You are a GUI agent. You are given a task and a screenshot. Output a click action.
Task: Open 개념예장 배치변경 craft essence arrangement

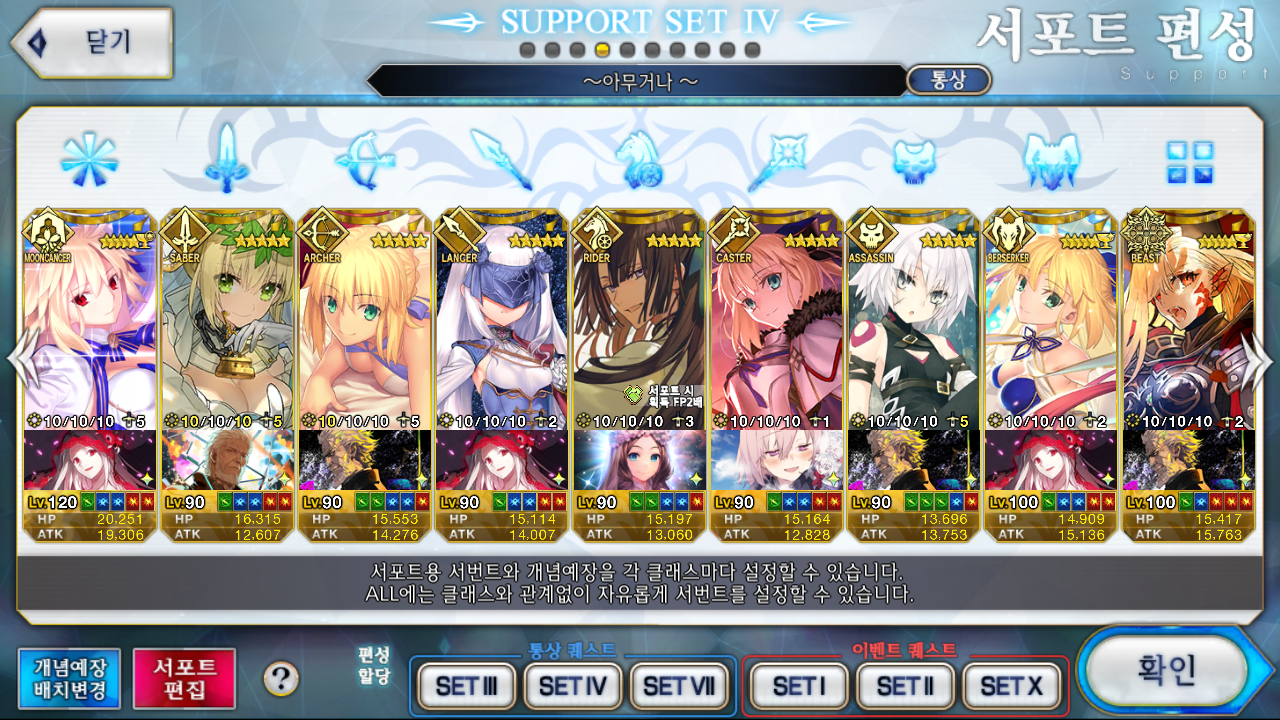(x=69, y=679)
